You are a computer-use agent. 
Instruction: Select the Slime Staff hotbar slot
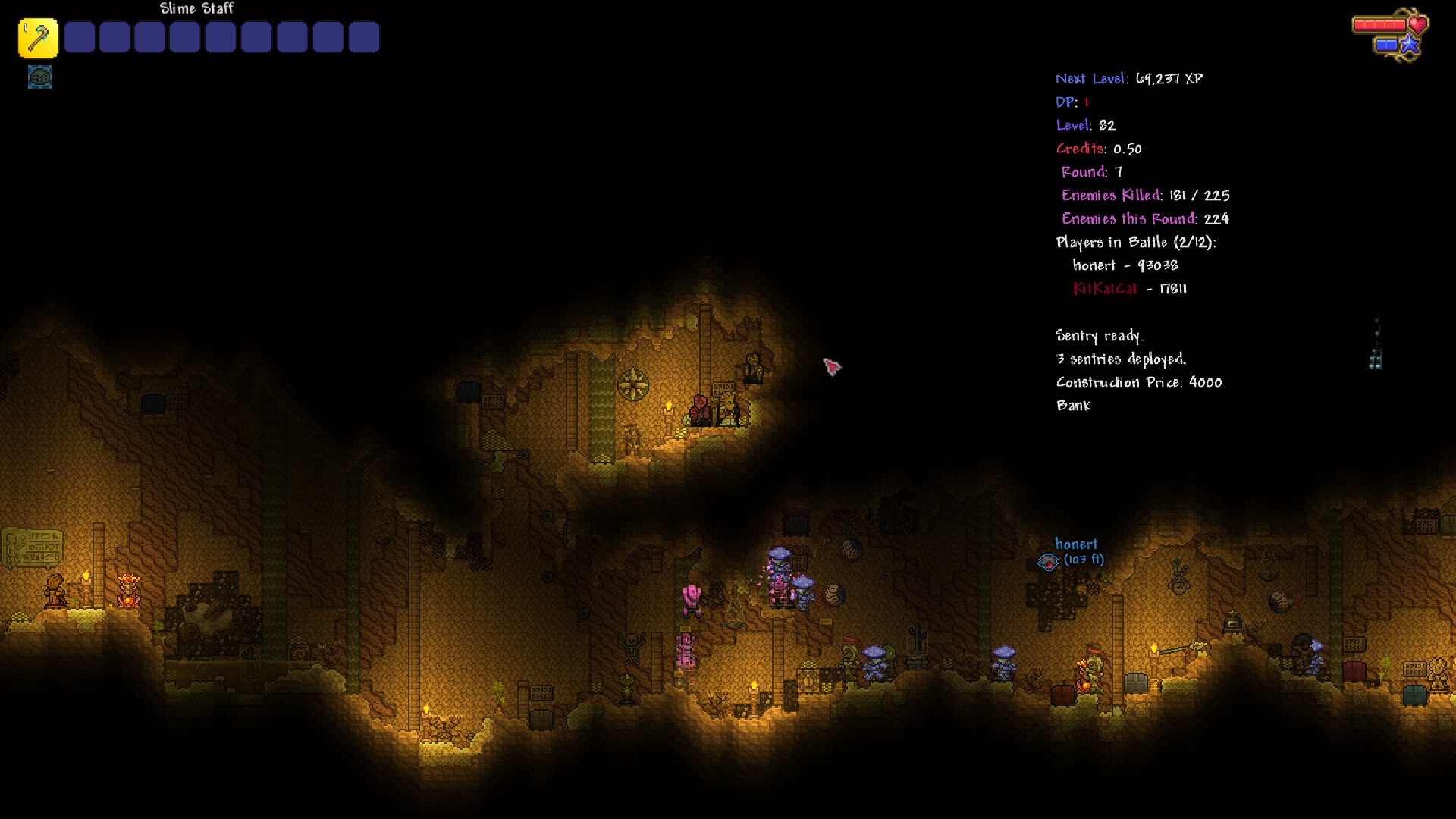click(x=38, y=38)
